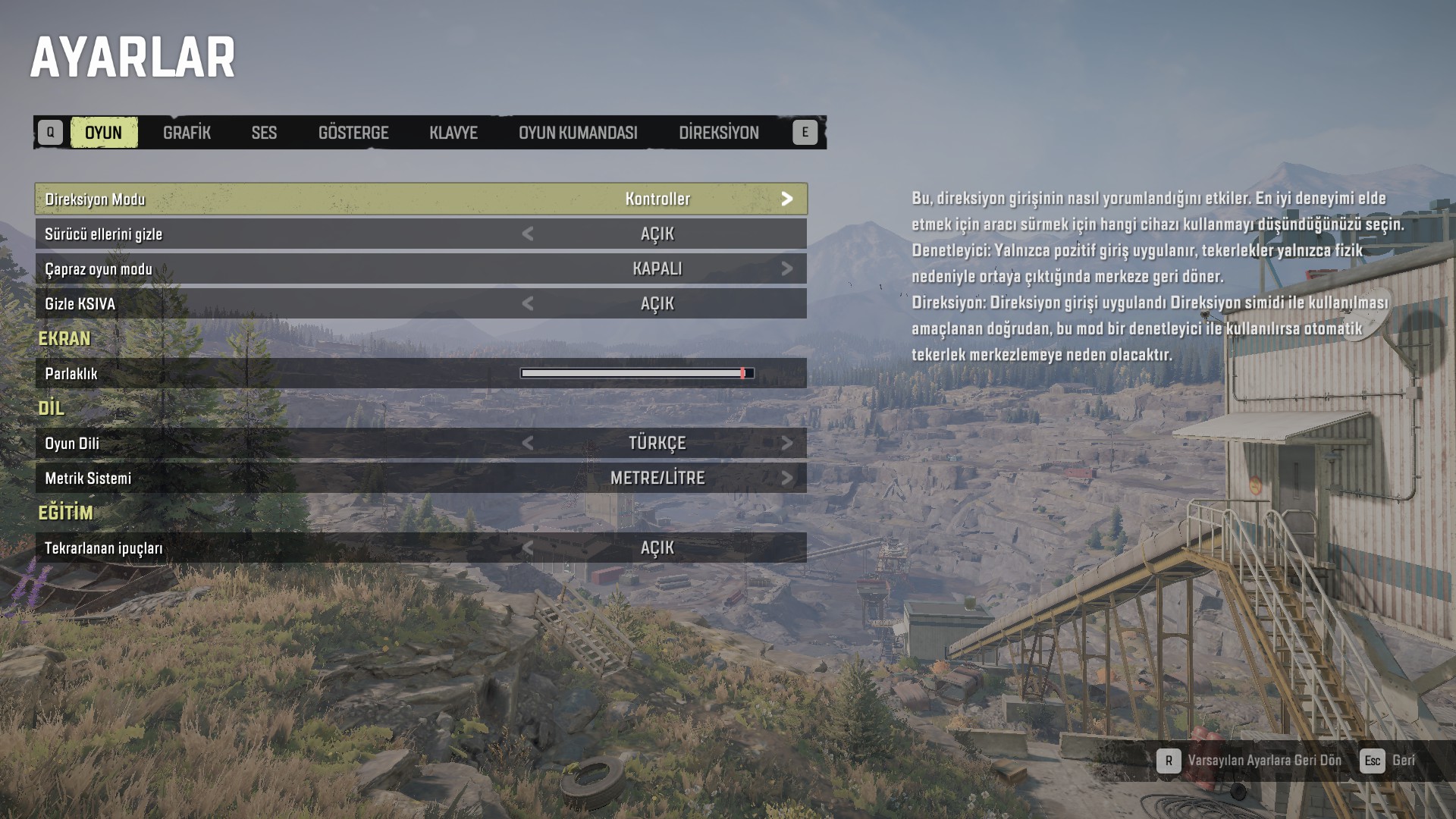Open the SES settings tab
This screenshot has height=819, width=1456.
pos(264,133)
